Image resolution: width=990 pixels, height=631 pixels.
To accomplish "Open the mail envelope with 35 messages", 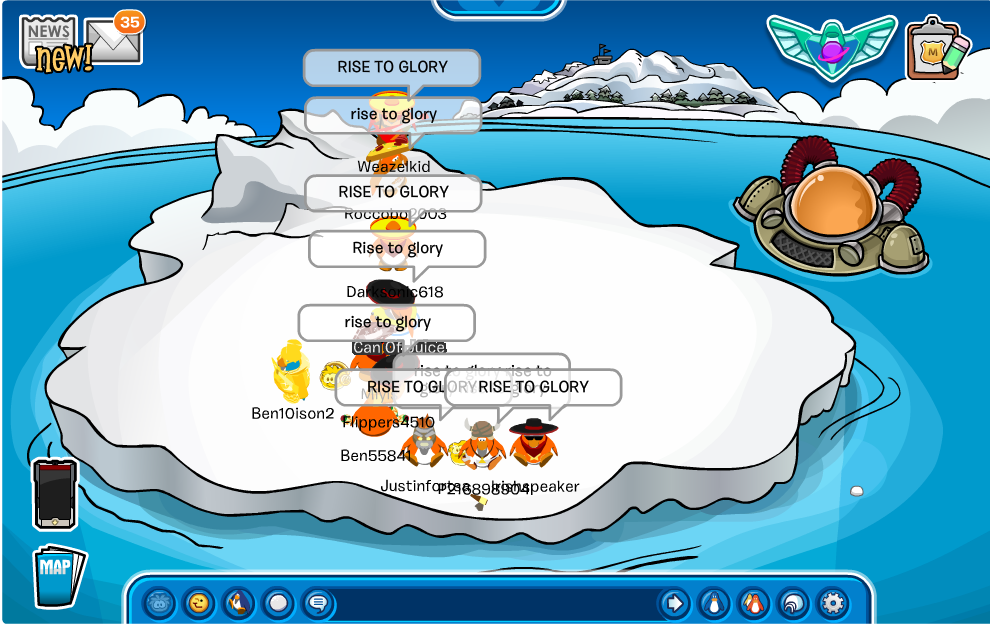I will (113, 41).
